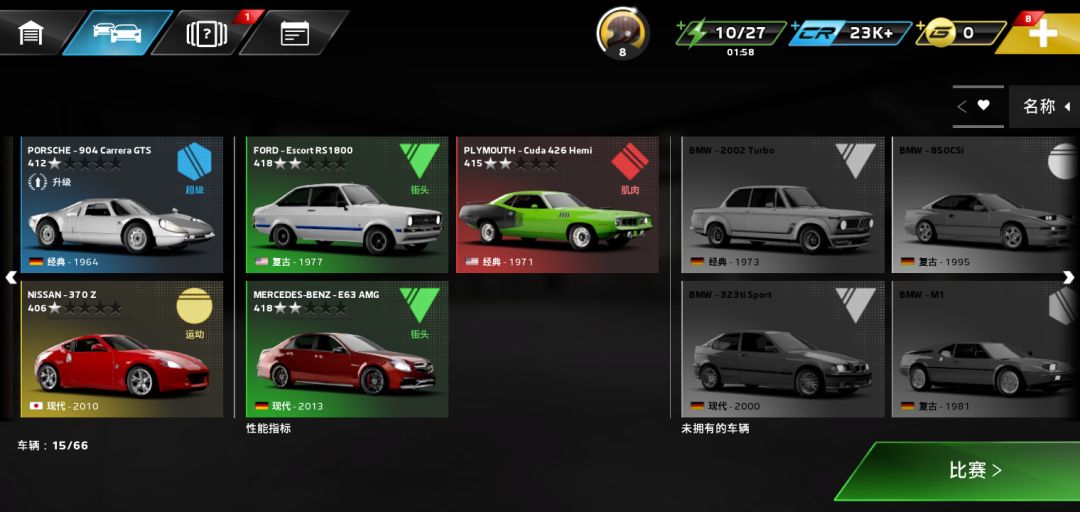Open the yellow plus shop button
The image size is (1080, 512).
(1042, 33)
